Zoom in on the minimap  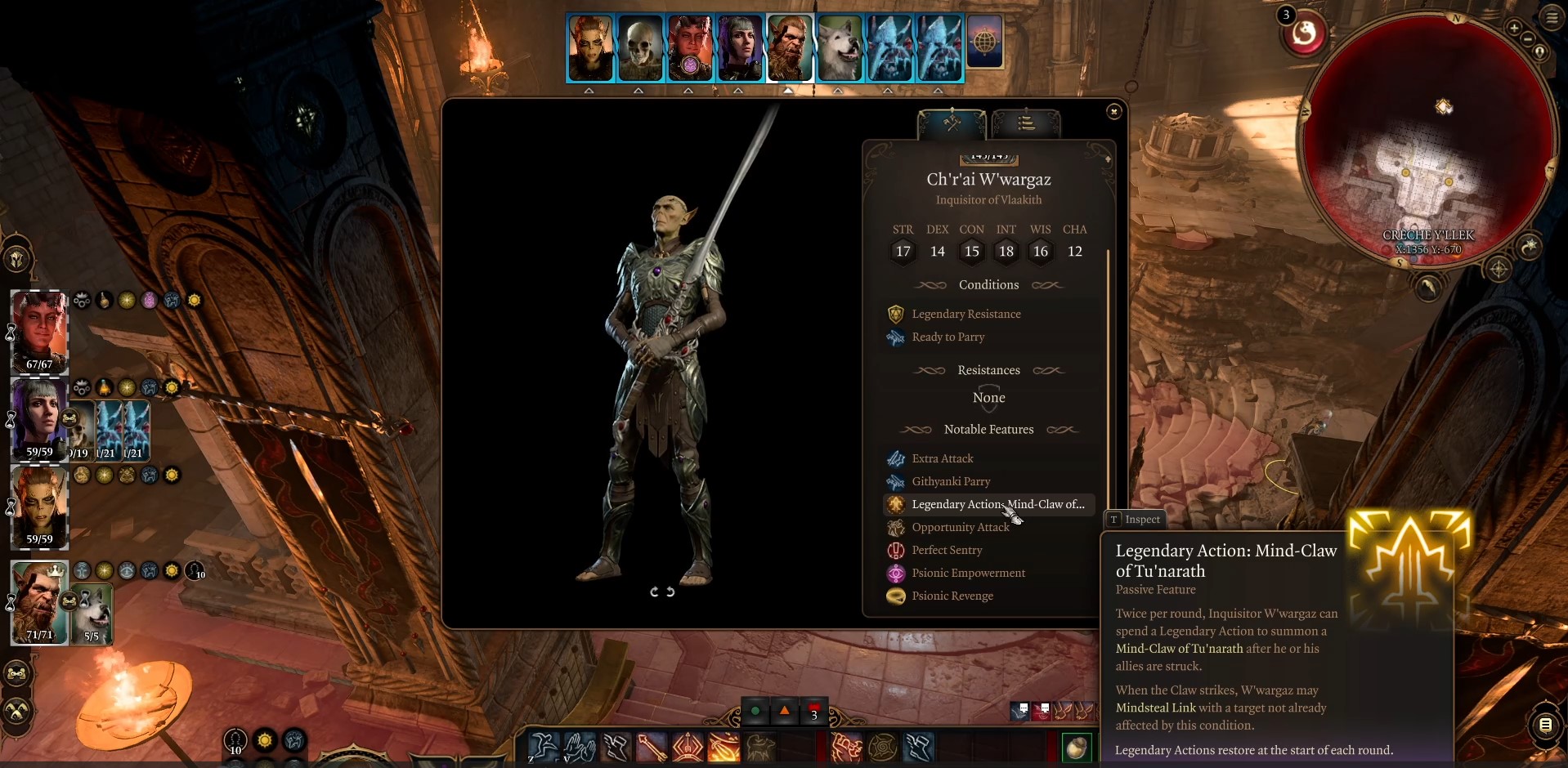[1514, 28]
